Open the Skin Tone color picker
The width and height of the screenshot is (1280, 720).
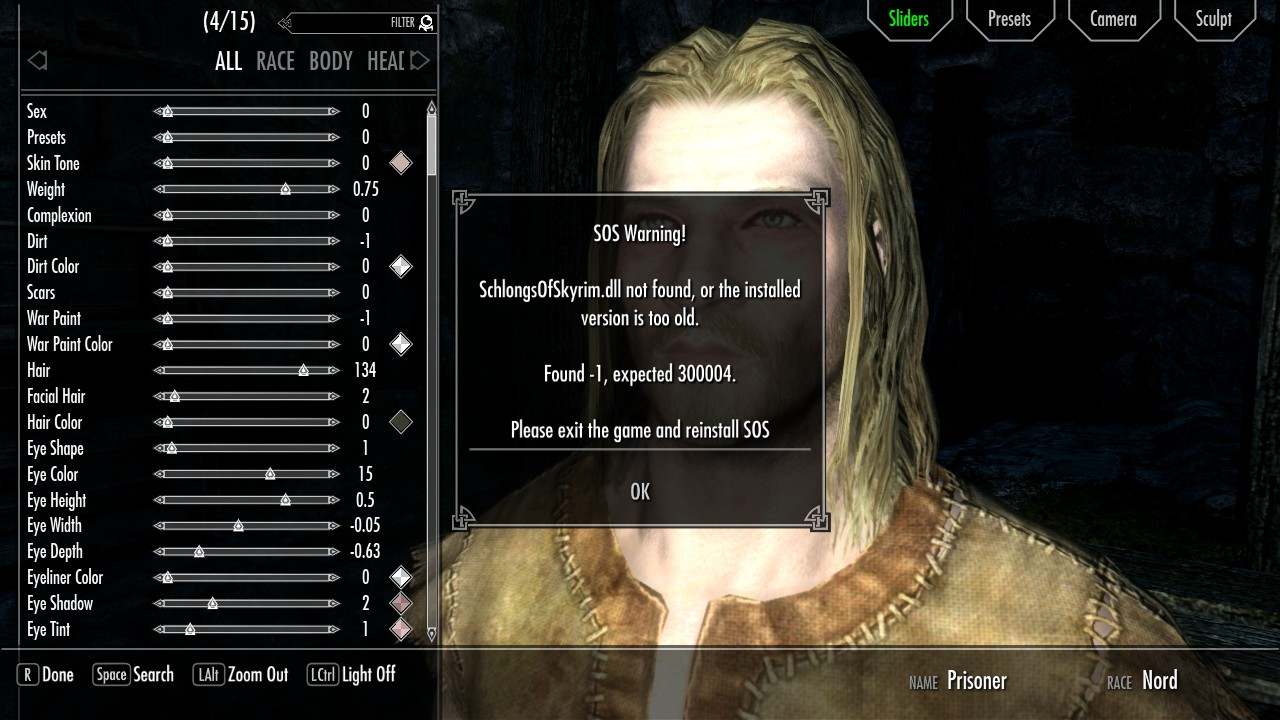point(400,163)
